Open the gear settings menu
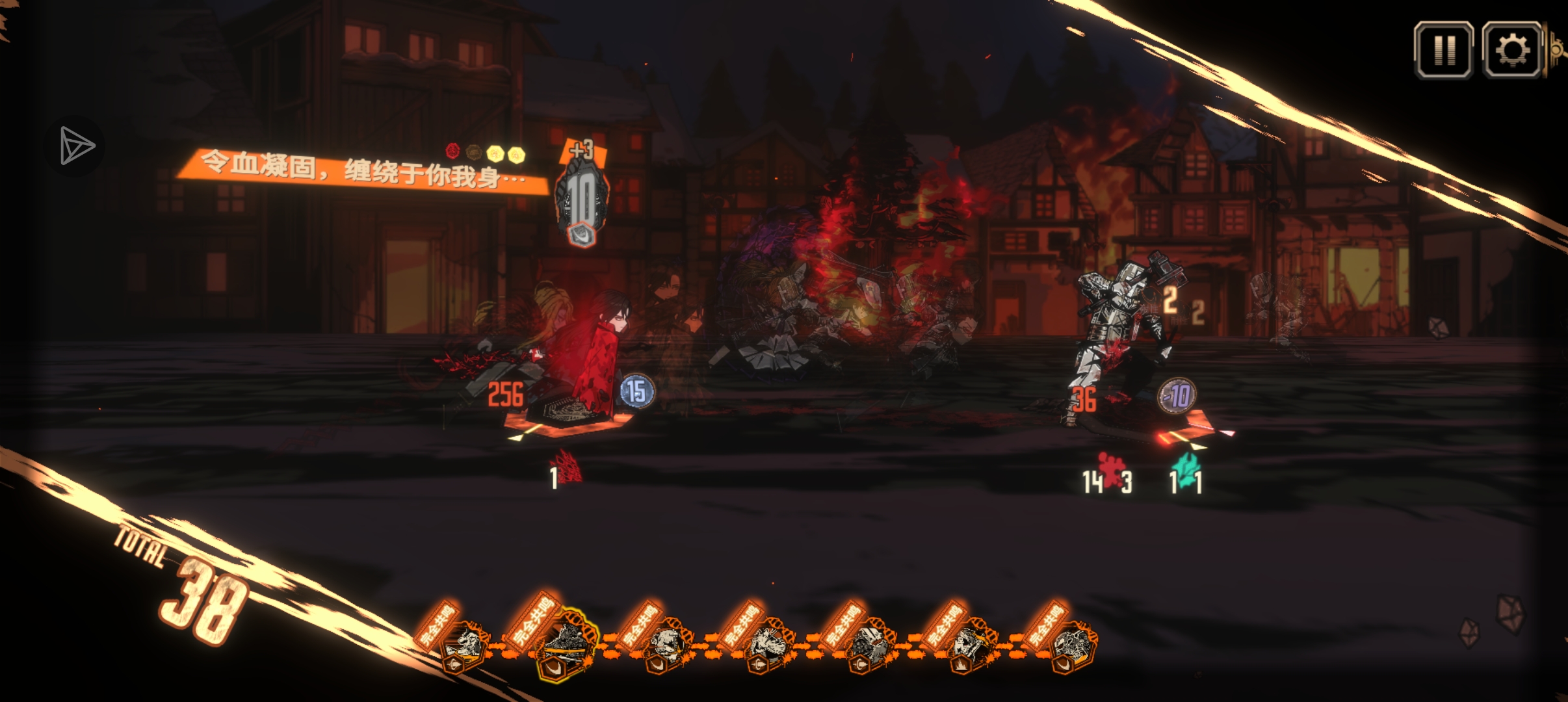The width and height of the screenshot is (1568, 702). click(x=1512, y=50)
